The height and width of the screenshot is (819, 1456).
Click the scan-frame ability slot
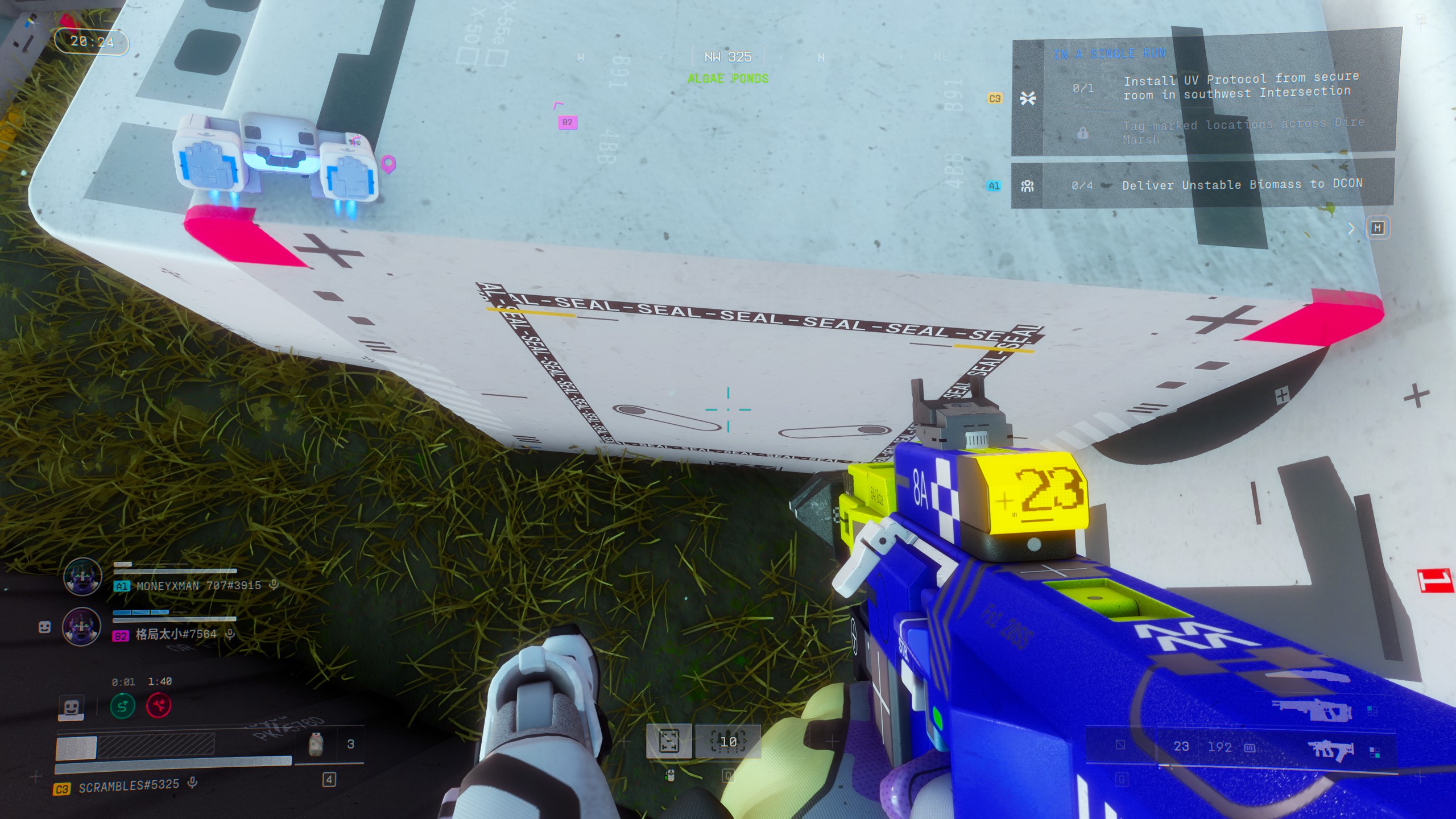669,741
